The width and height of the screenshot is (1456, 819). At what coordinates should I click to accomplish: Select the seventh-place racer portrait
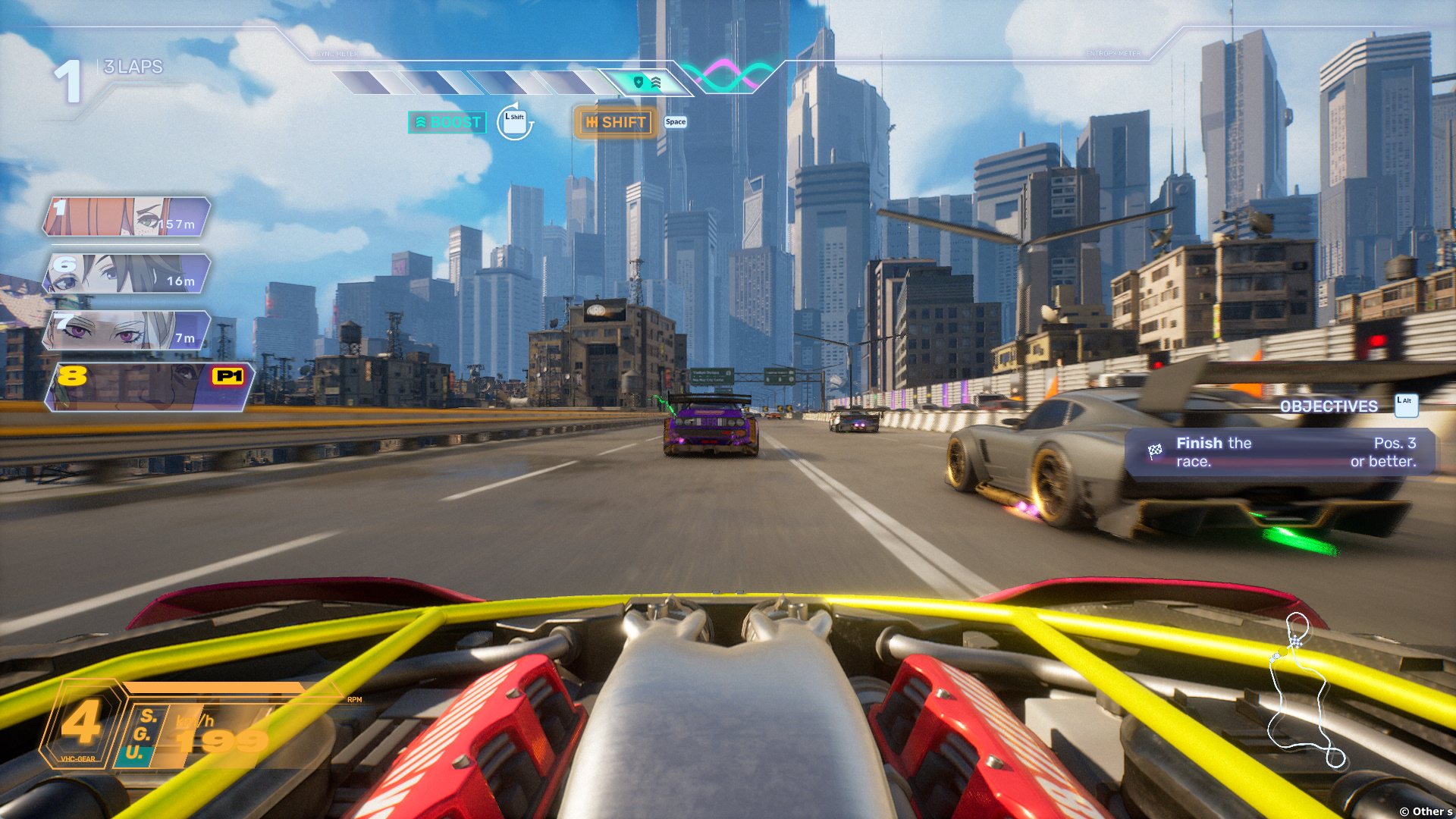click(126, 331)
